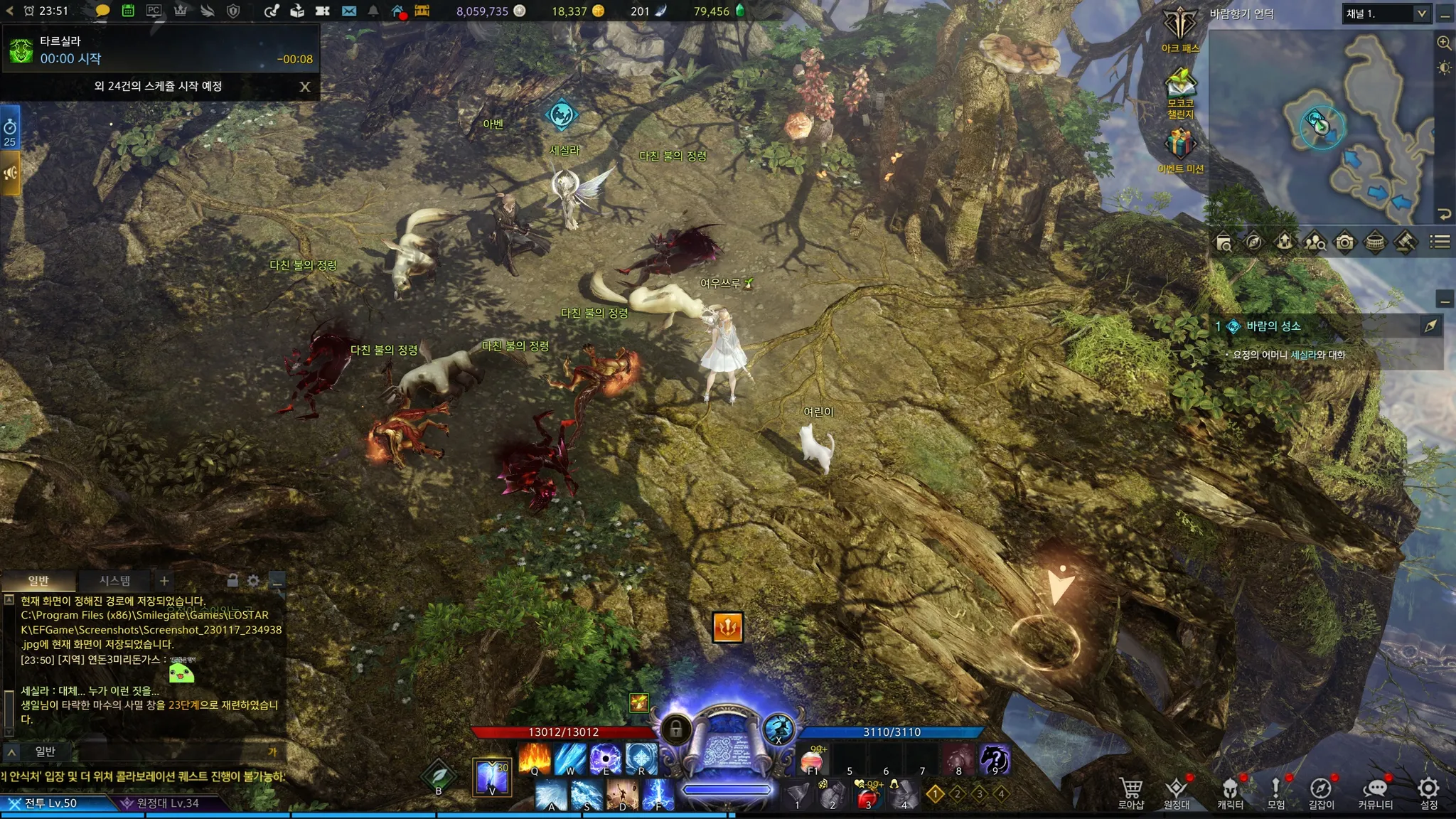Select the 바람의 성소 quest tracker entry

click(1273, 326)
